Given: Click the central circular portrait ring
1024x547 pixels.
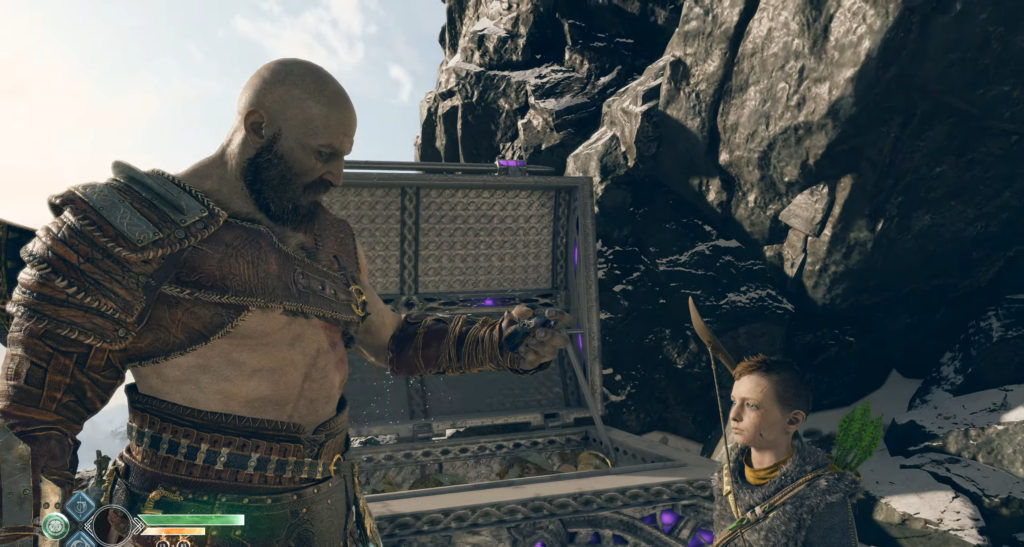Looking at the screenshot, I should (x=112, y=526).
